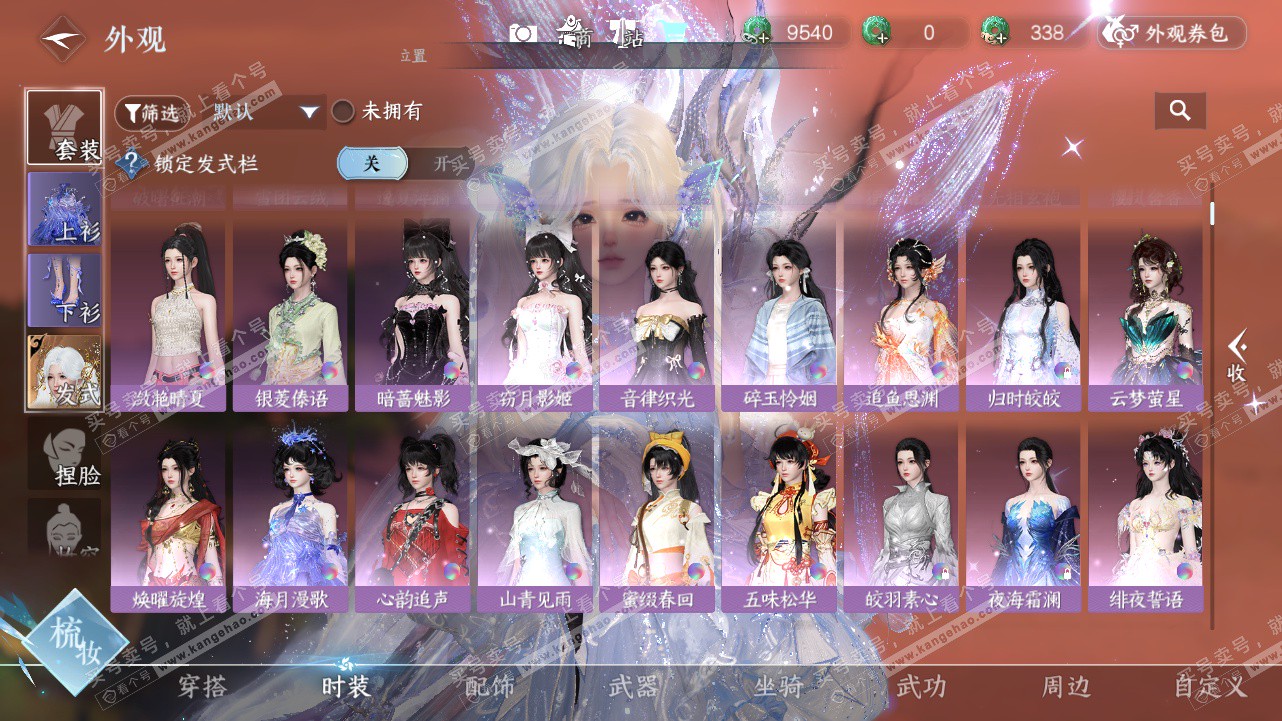Open the 捏脸 face customization
Viewport: 1282px width, 721px height.
[65, 455]
